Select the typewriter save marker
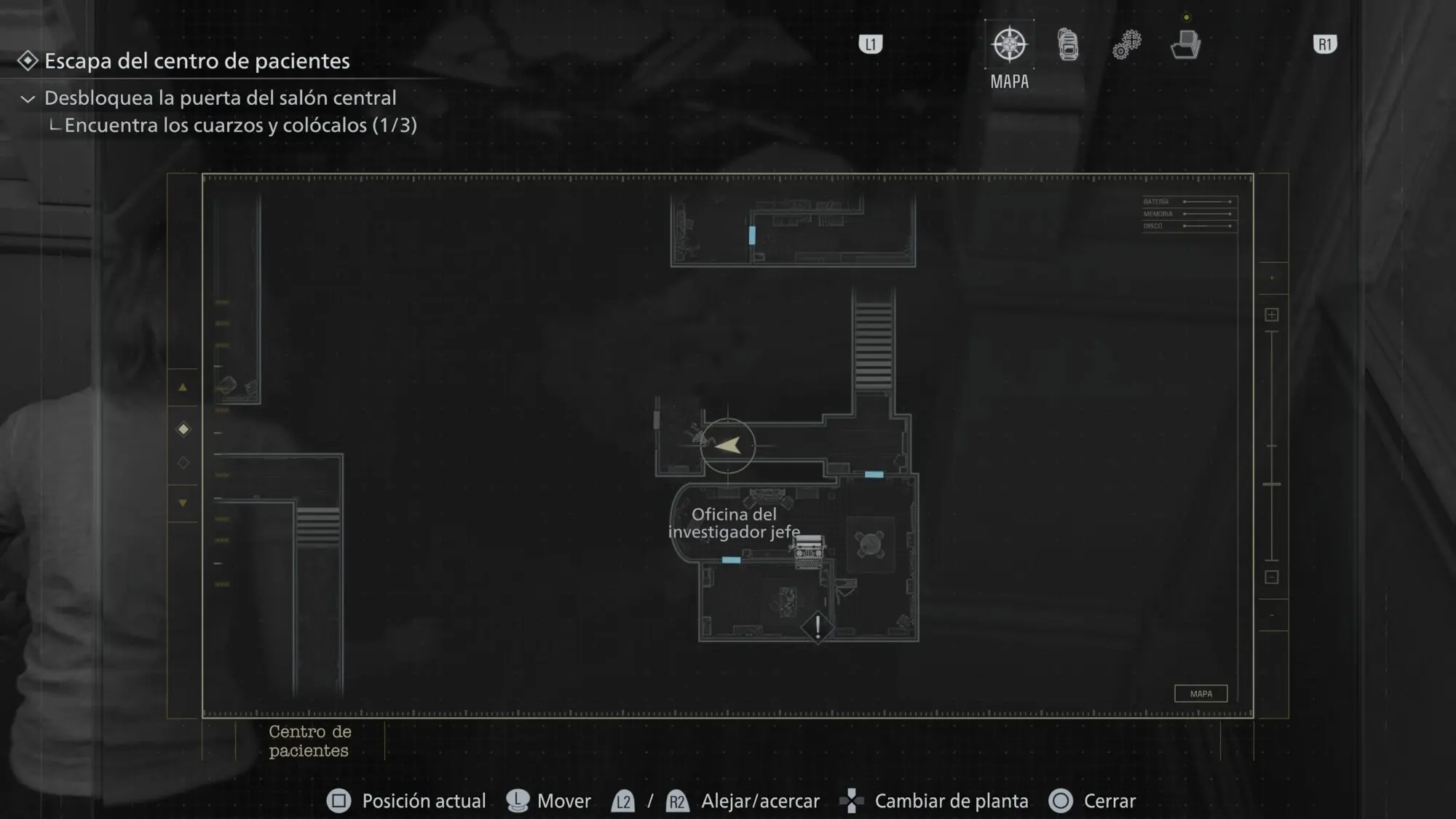Image resolution: width=1456 pixels, height=819 pixels. coord(809,552)
